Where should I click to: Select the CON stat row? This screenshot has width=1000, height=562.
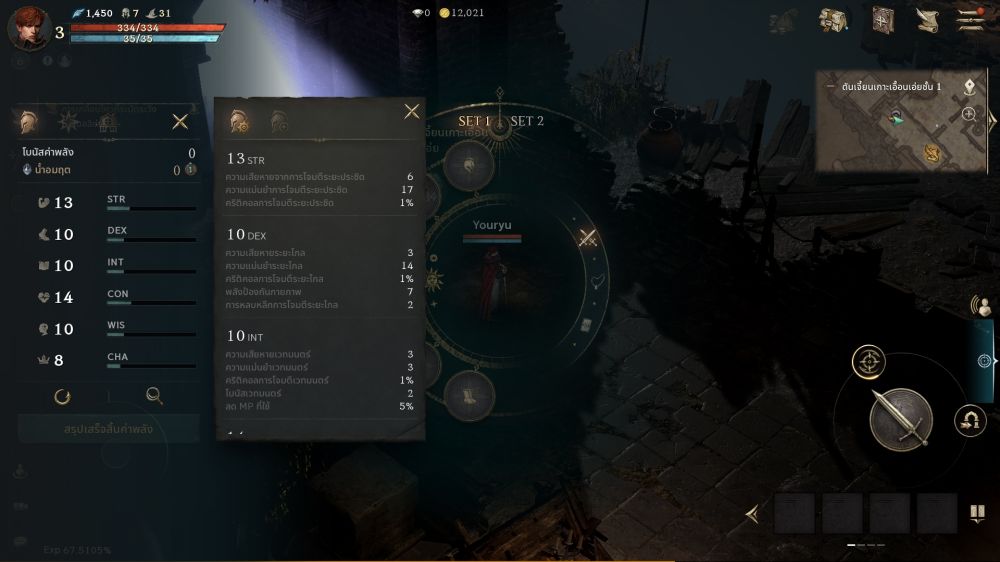110,297
